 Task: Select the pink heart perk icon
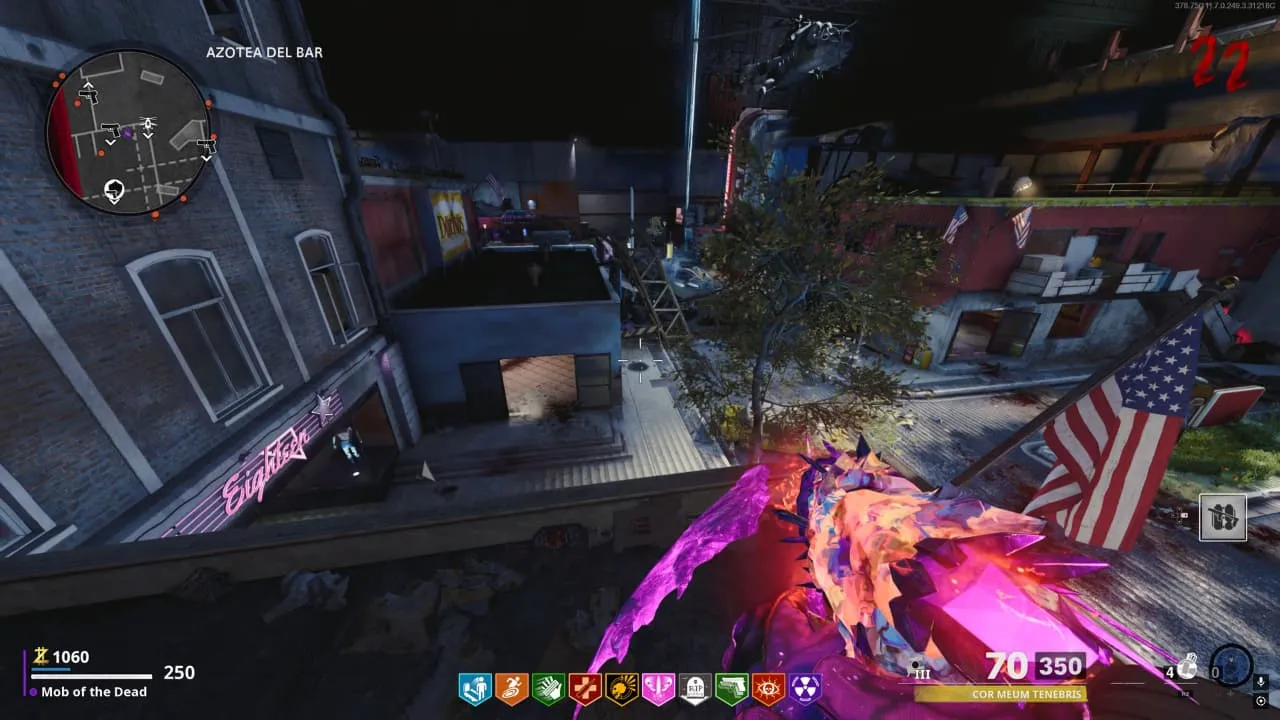point(658,688)
